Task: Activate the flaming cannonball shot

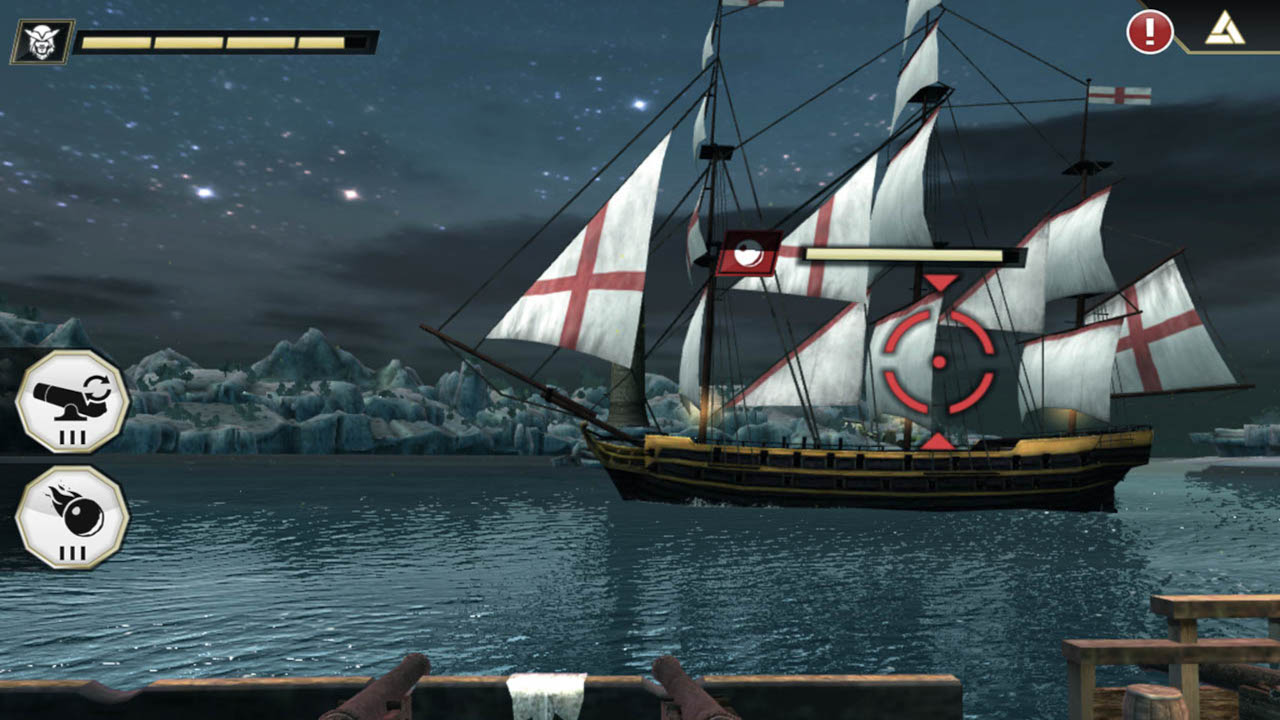Action: coord(72,517)
